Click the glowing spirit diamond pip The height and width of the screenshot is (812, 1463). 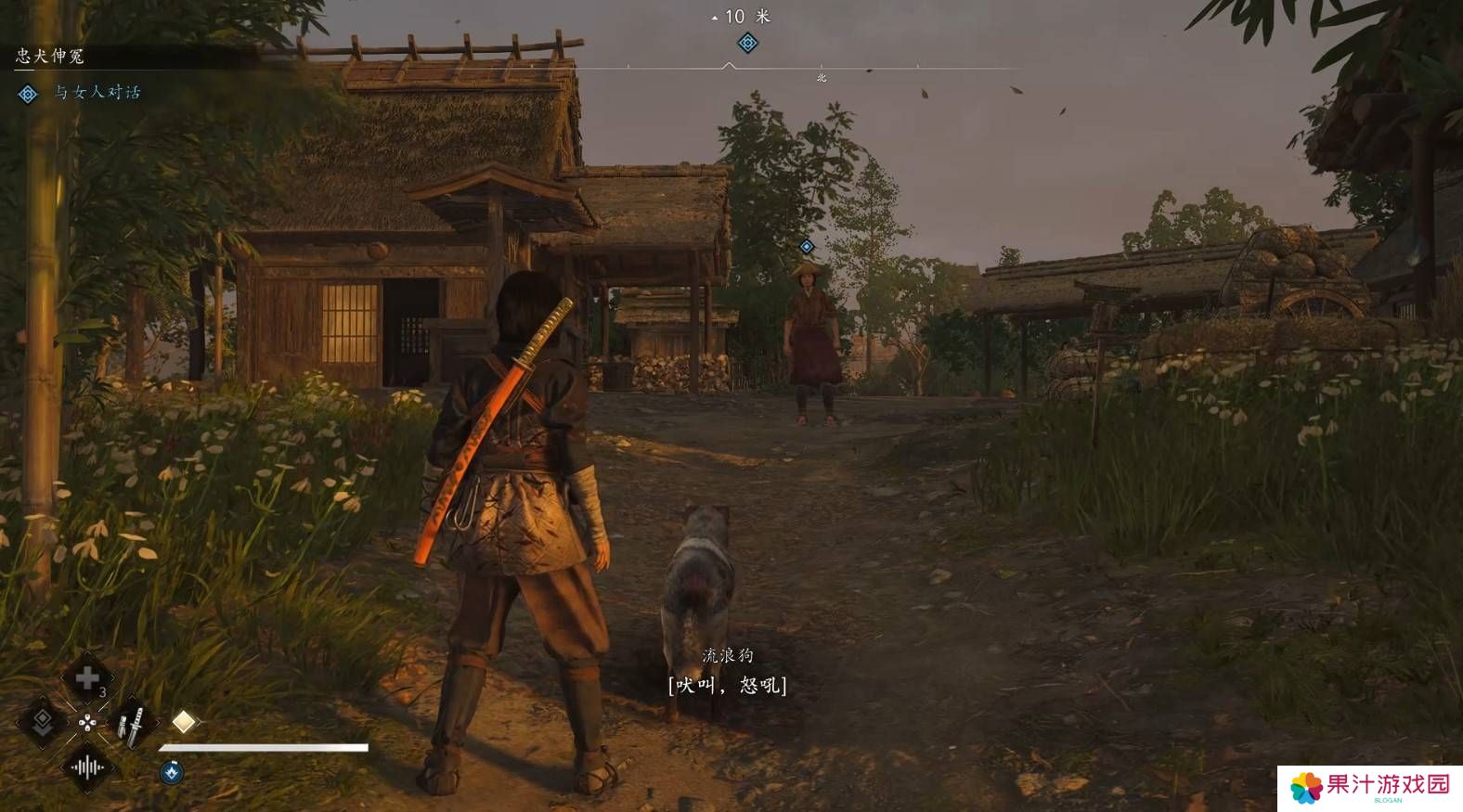pyautogui.click(x=184, y=721)
